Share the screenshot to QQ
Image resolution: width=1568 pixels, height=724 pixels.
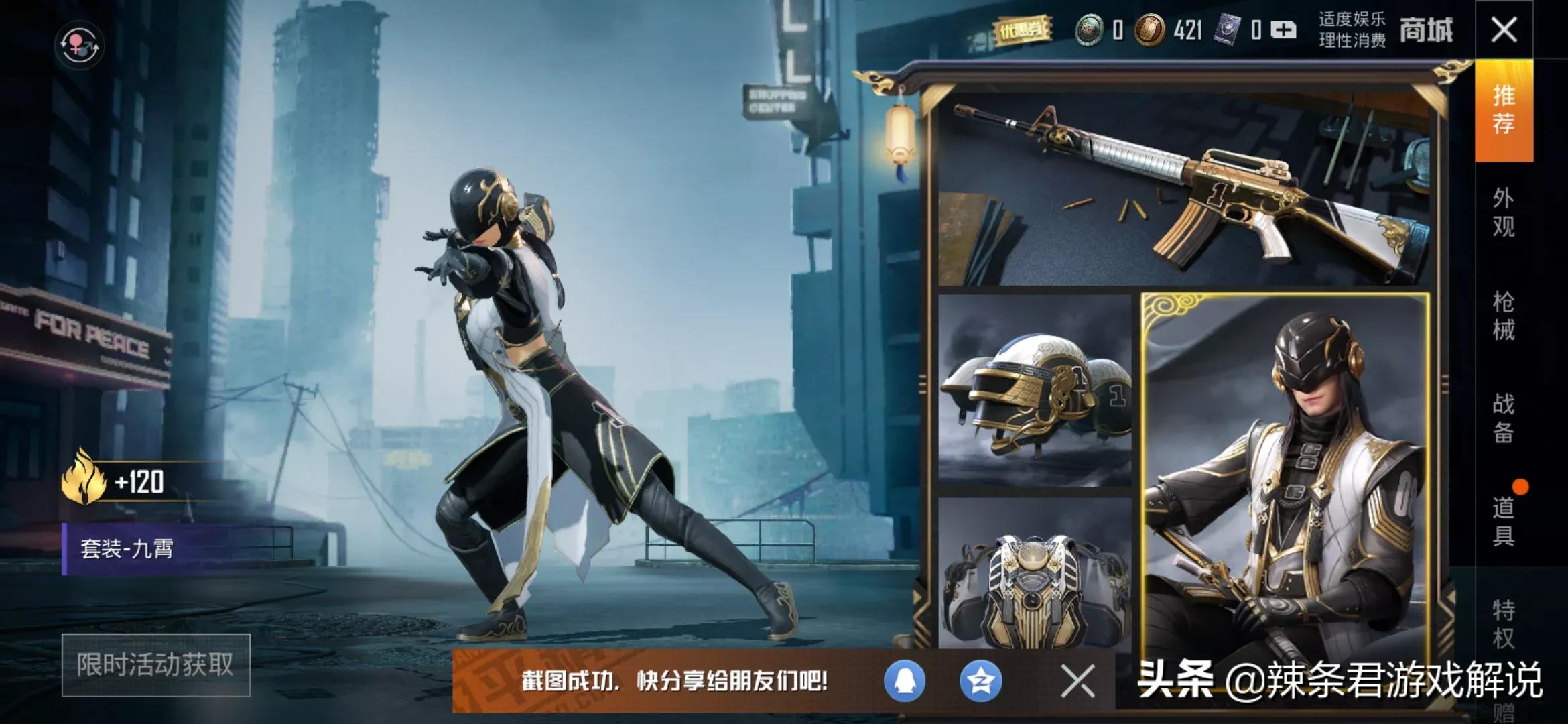[x=905, y=681]
